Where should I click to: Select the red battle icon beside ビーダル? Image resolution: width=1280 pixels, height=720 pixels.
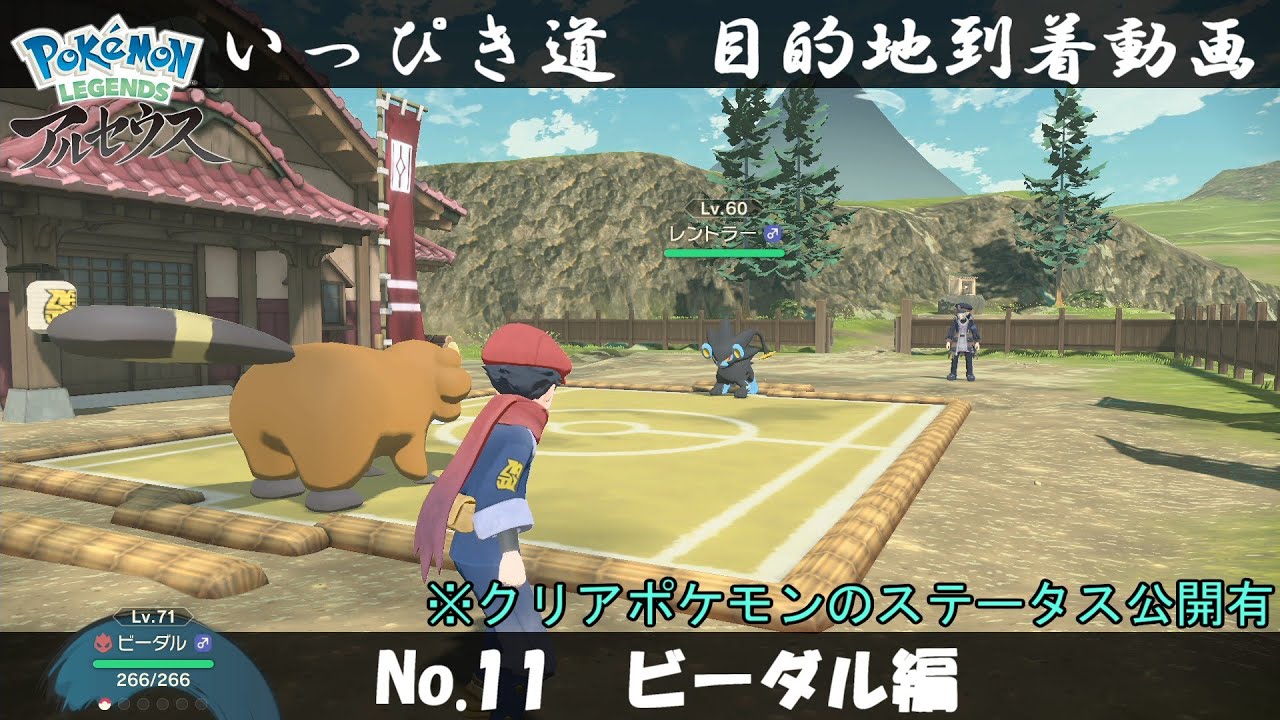tap(104, 643)
